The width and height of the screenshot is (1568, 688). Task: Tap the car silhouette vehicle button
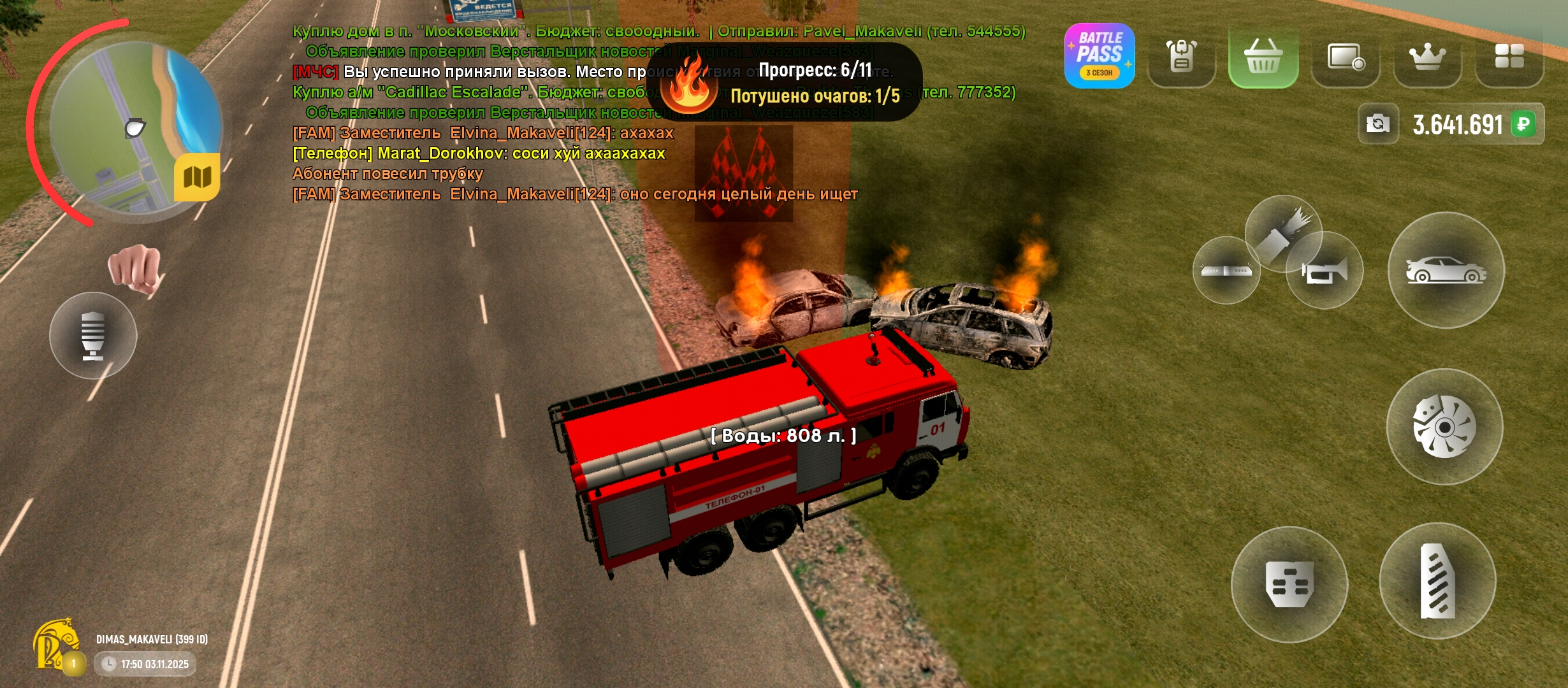[1446, 270]
